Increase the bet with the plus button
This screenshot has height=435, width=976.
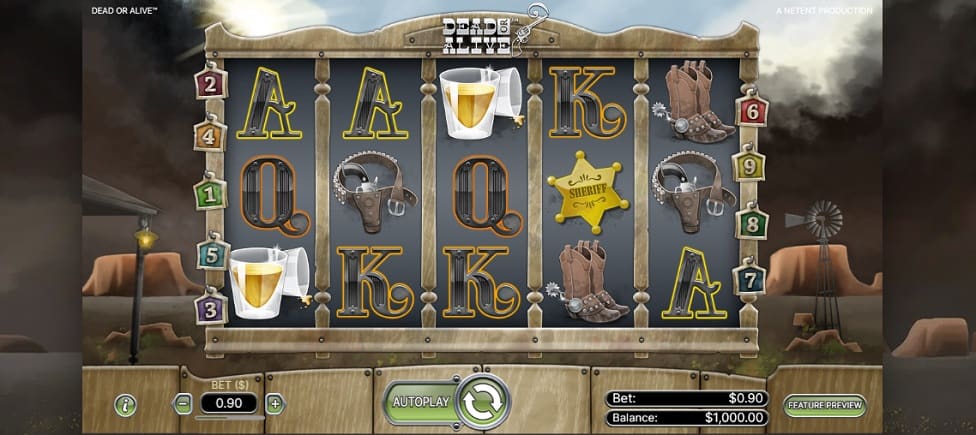click(275, 405)
